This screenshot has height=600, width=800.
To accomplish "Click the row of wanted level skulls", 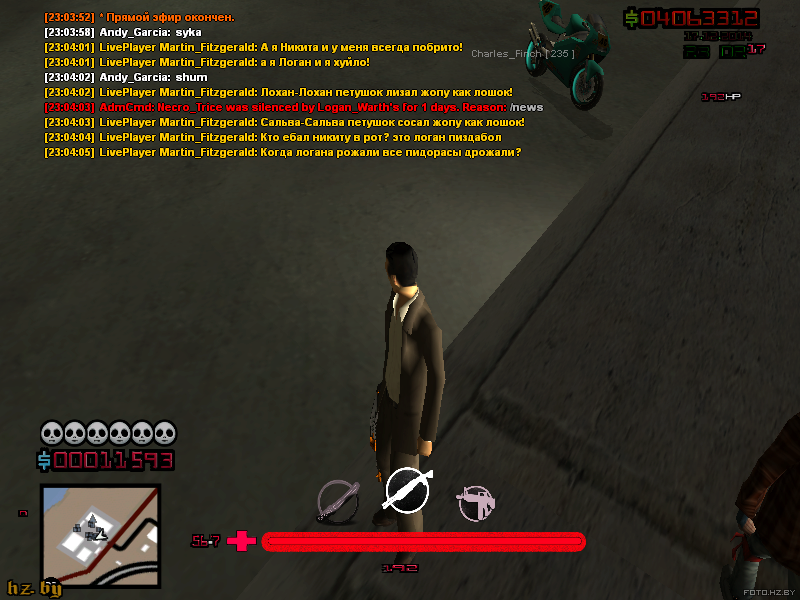I will pyautogui.click(x=108, y=433).
